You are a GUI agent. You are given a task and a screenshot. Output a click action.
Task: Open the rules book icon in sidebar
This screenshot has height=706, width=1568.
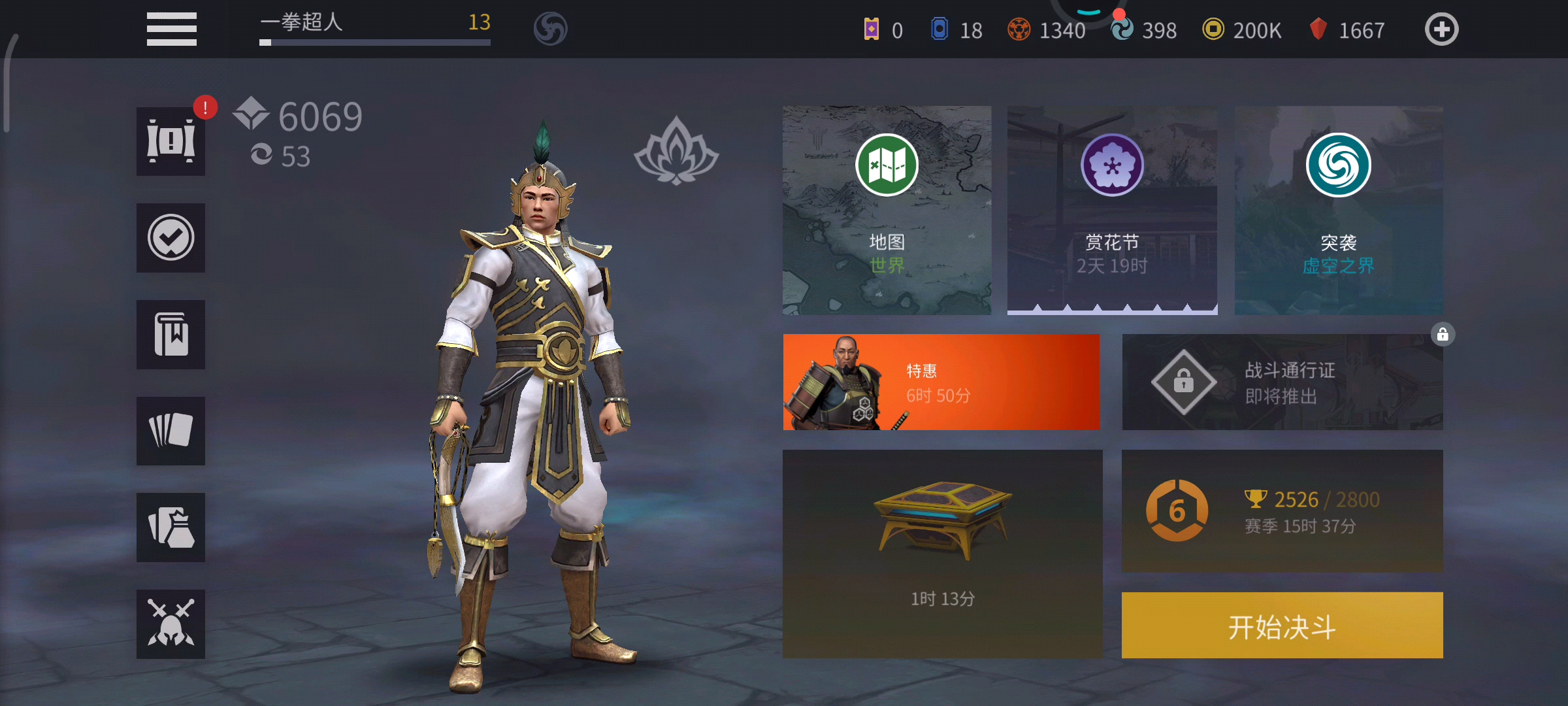[170, 334]
